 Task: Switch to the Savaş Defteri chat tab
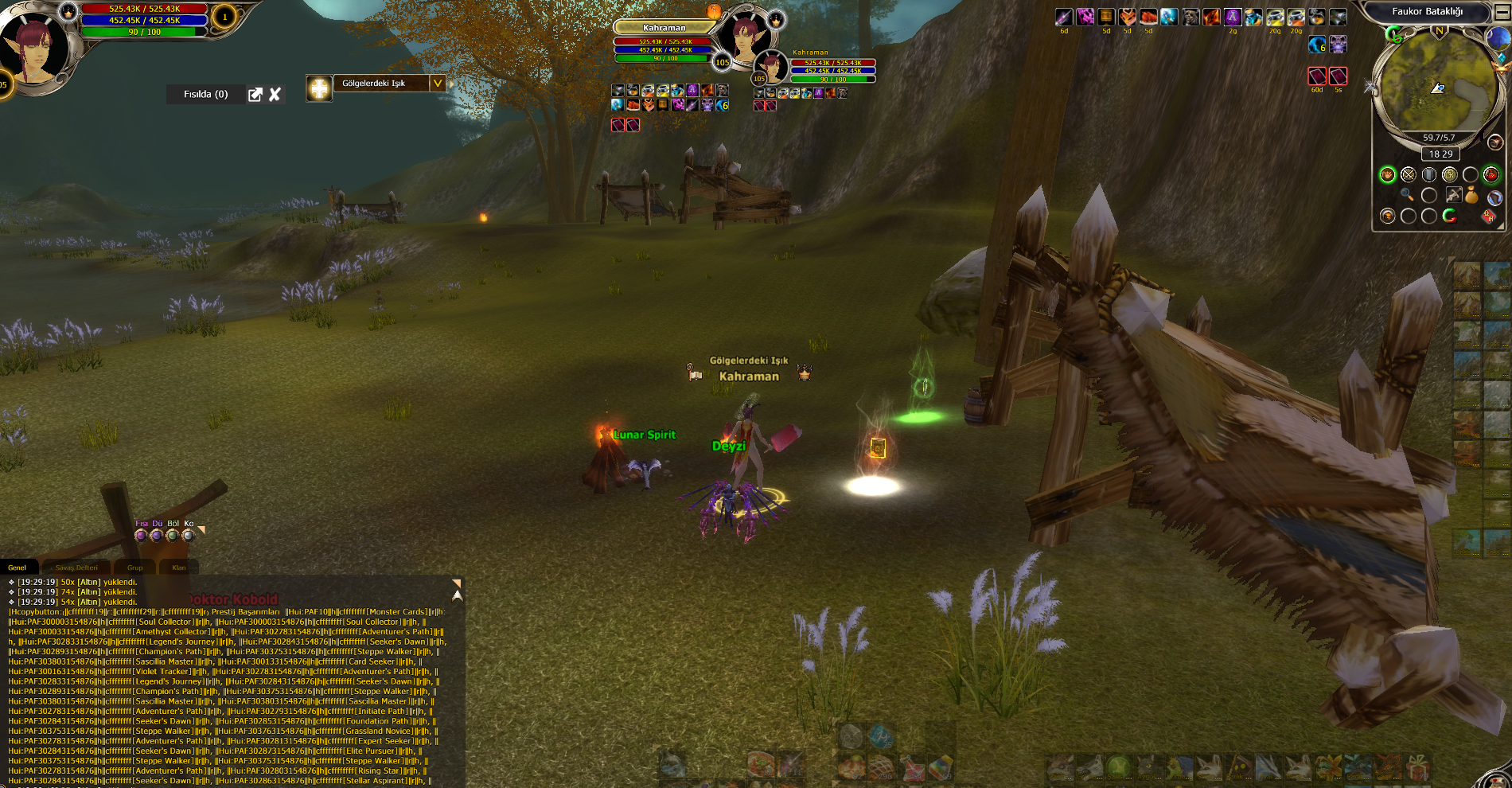tap(76, 568)
